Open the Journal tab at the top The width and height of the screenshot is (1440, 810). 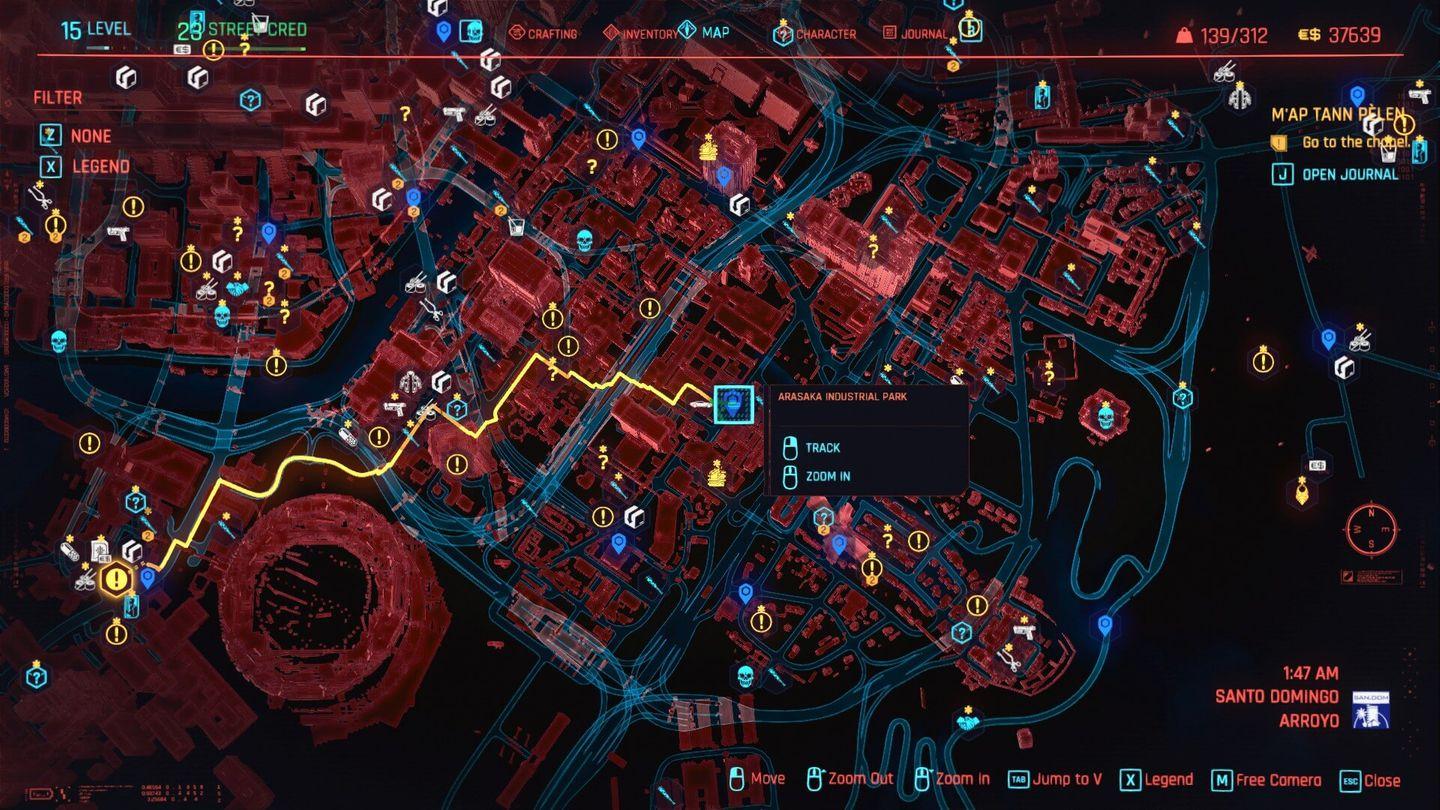[x=919, y=33]
